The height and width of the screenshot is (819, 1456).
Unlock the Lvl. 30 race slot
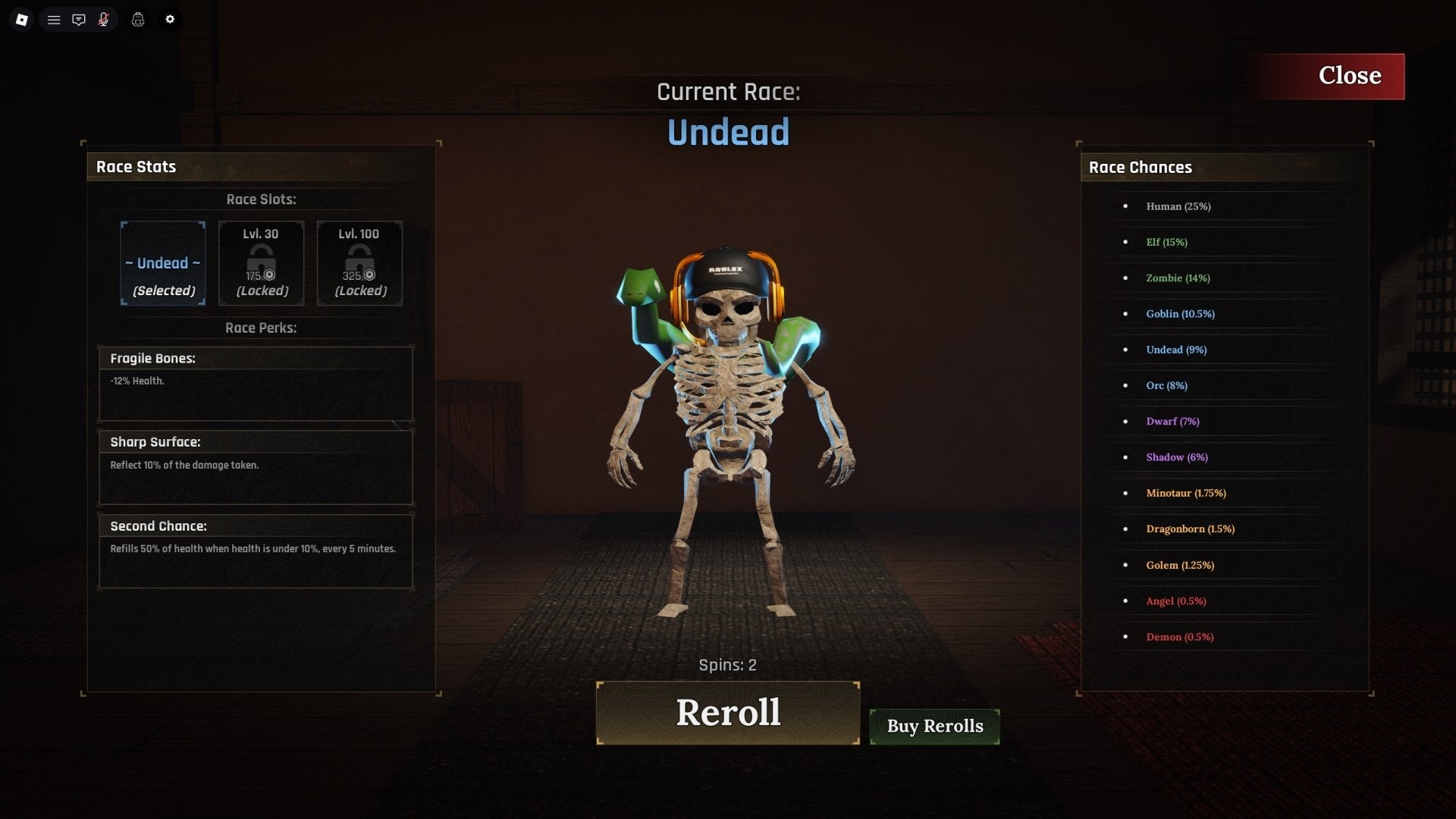point(261,263)
